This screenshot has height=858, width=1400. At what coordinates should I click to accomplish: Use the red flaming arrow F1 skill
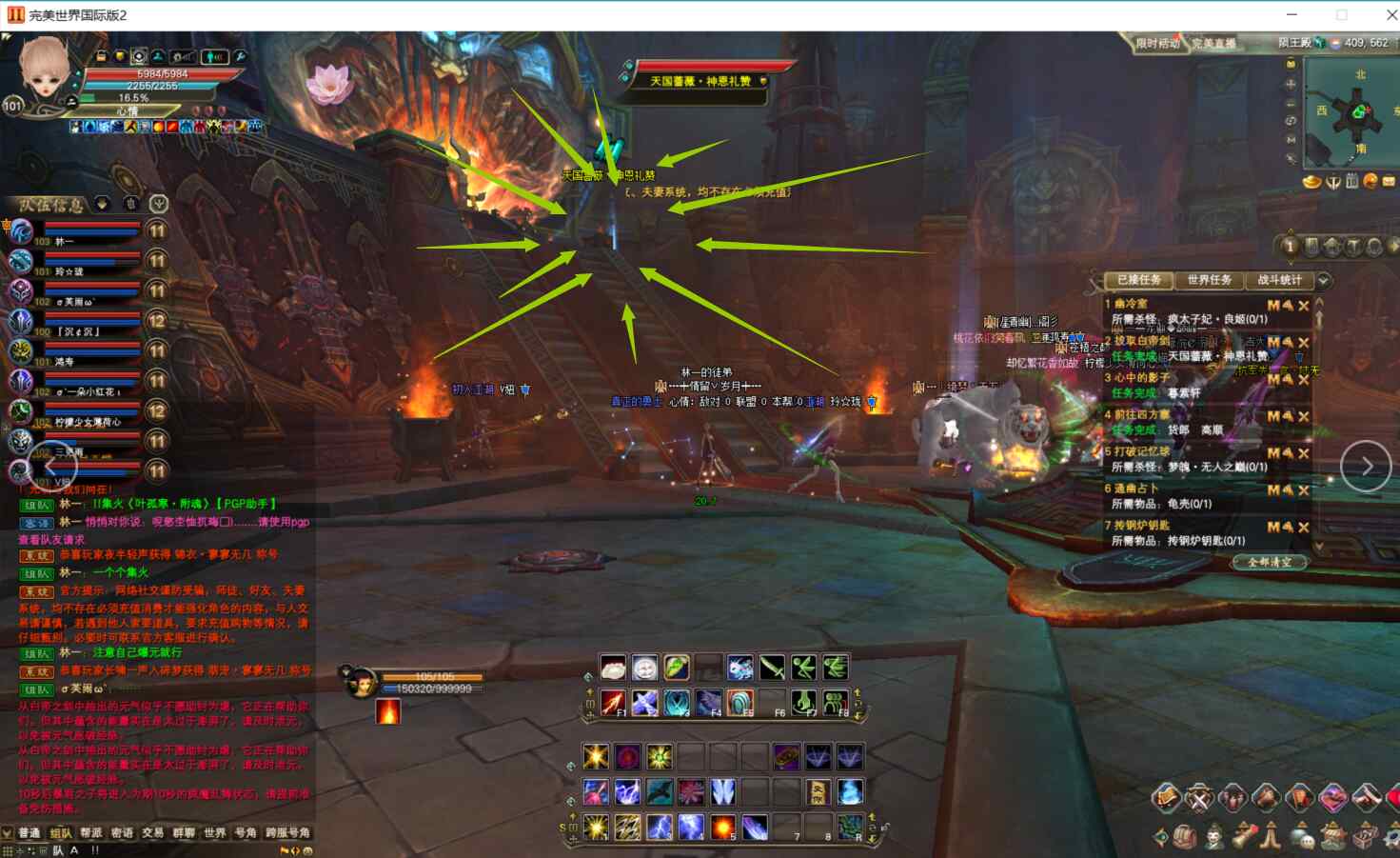tap(613, 704)
